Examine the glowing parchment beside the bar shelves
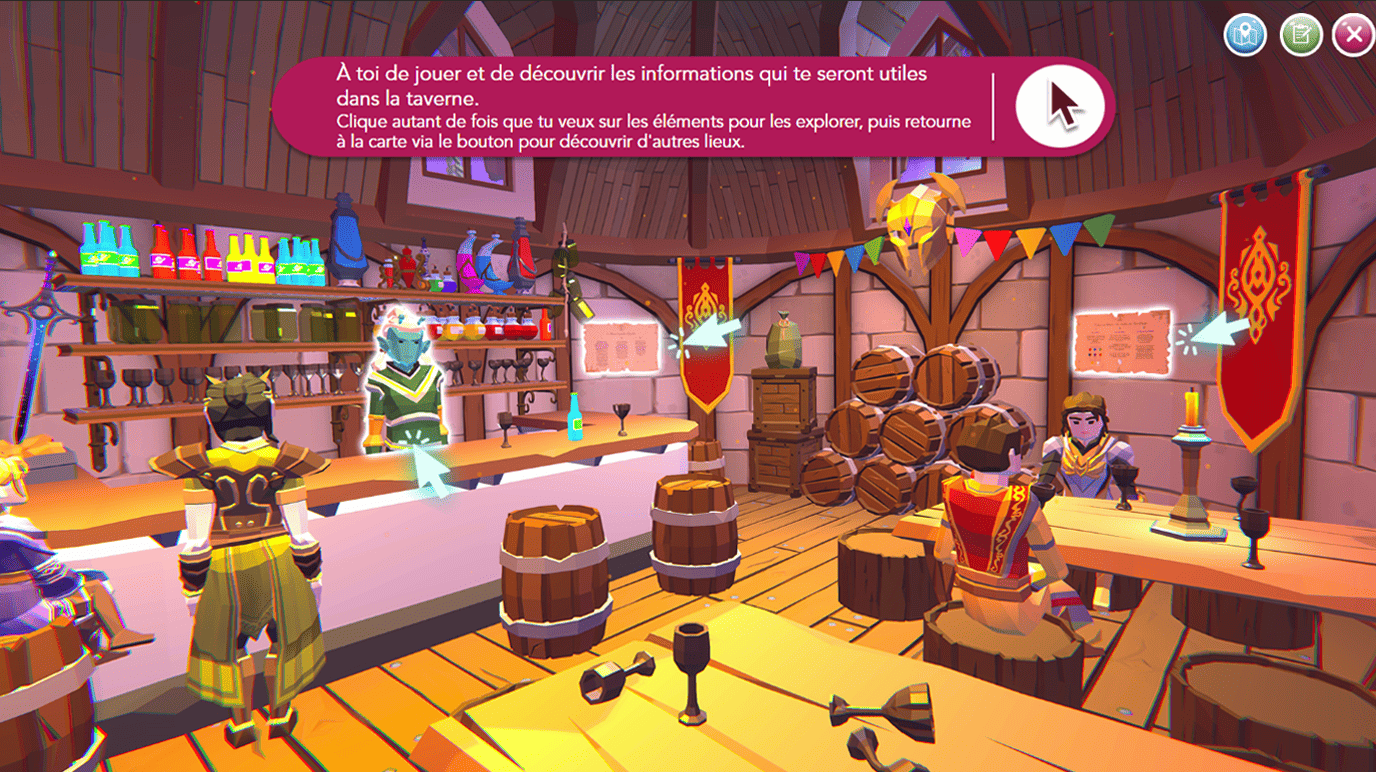The width and height of the screenshot is (1376, 772). 620,346
